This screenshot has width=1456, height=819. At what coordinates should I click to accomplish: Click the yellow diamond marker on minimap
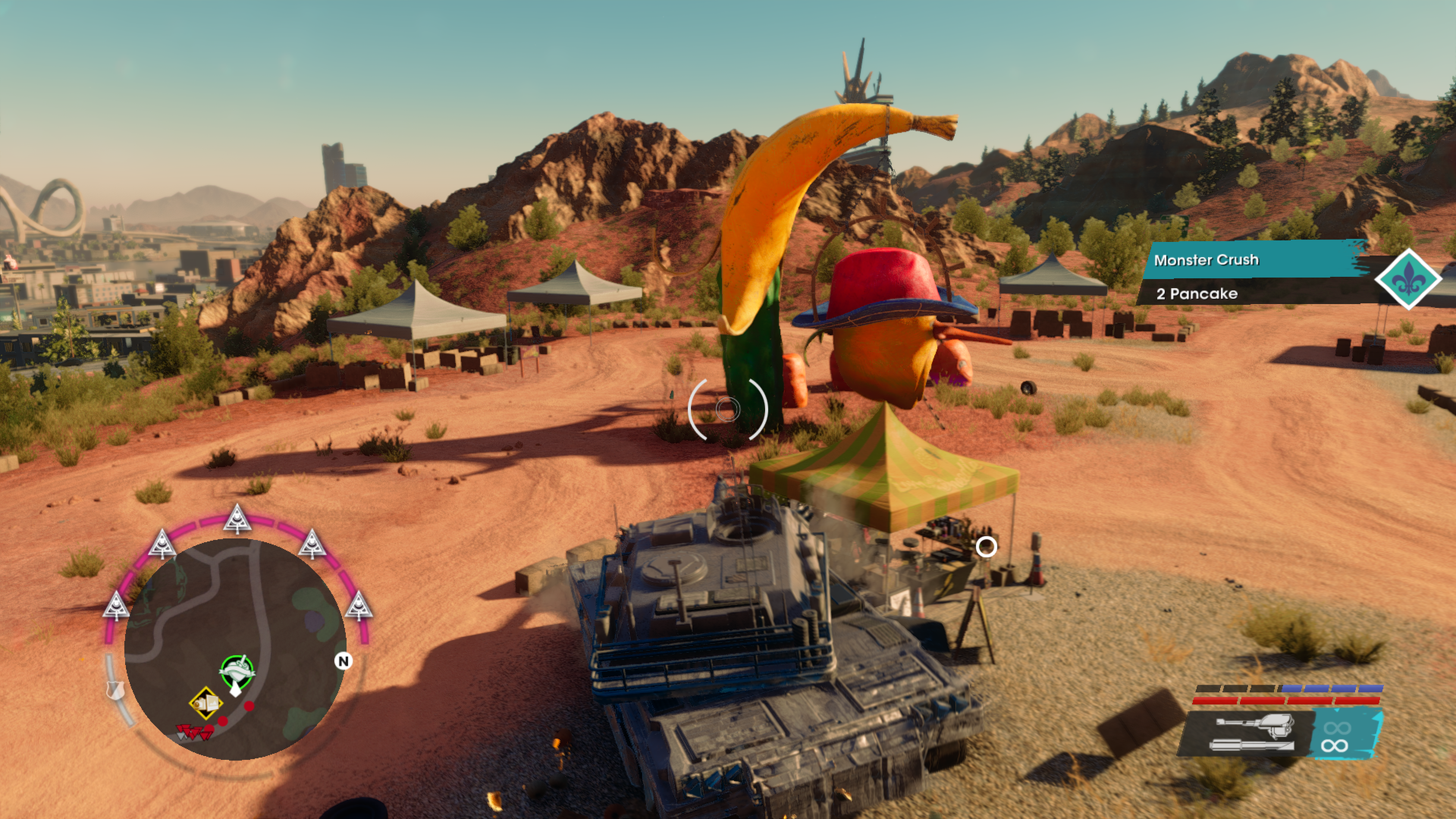(206, 703)
